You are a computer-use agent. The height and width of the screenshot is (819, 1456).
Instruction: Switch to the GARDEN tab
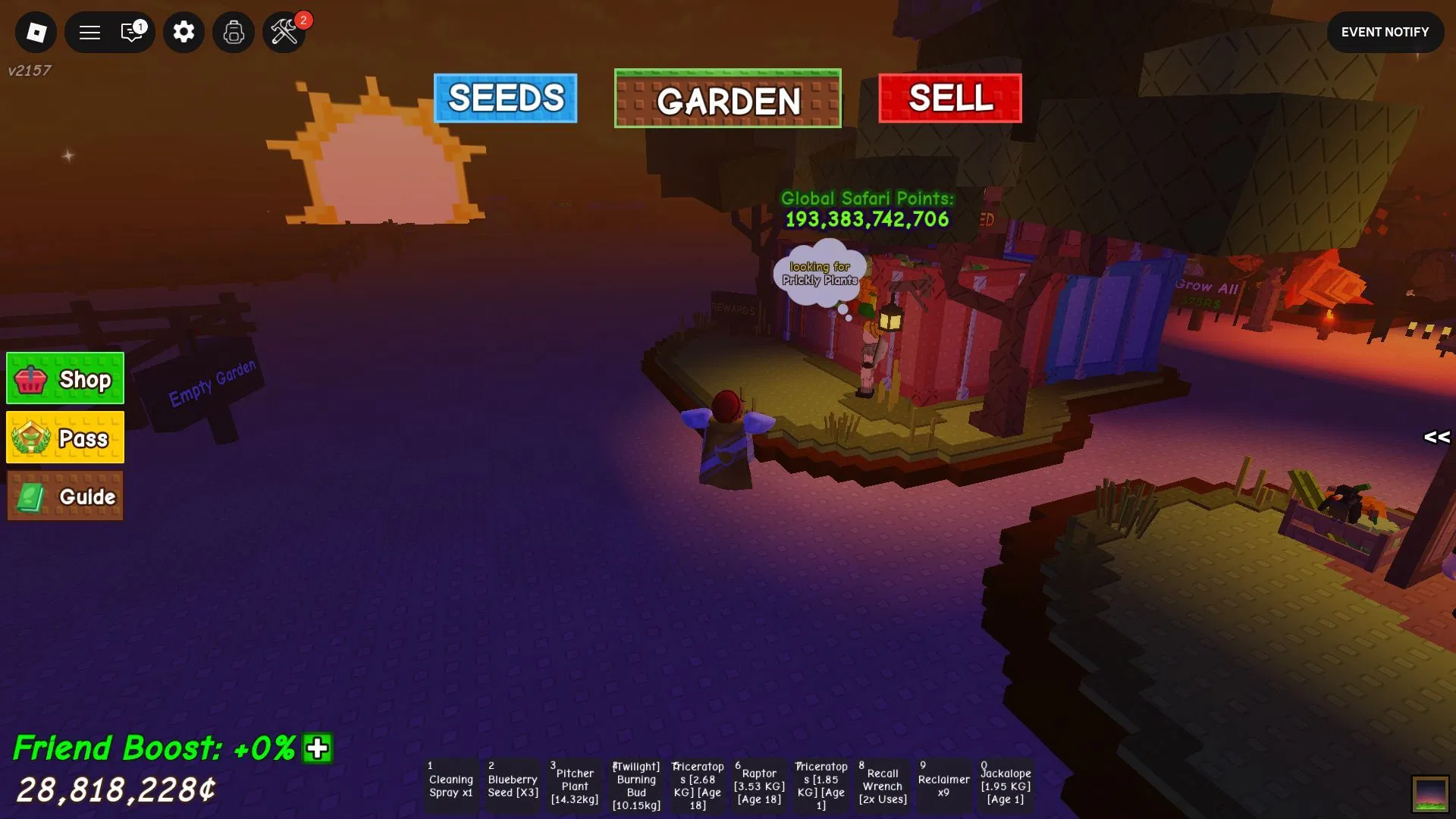pos(727,99)
